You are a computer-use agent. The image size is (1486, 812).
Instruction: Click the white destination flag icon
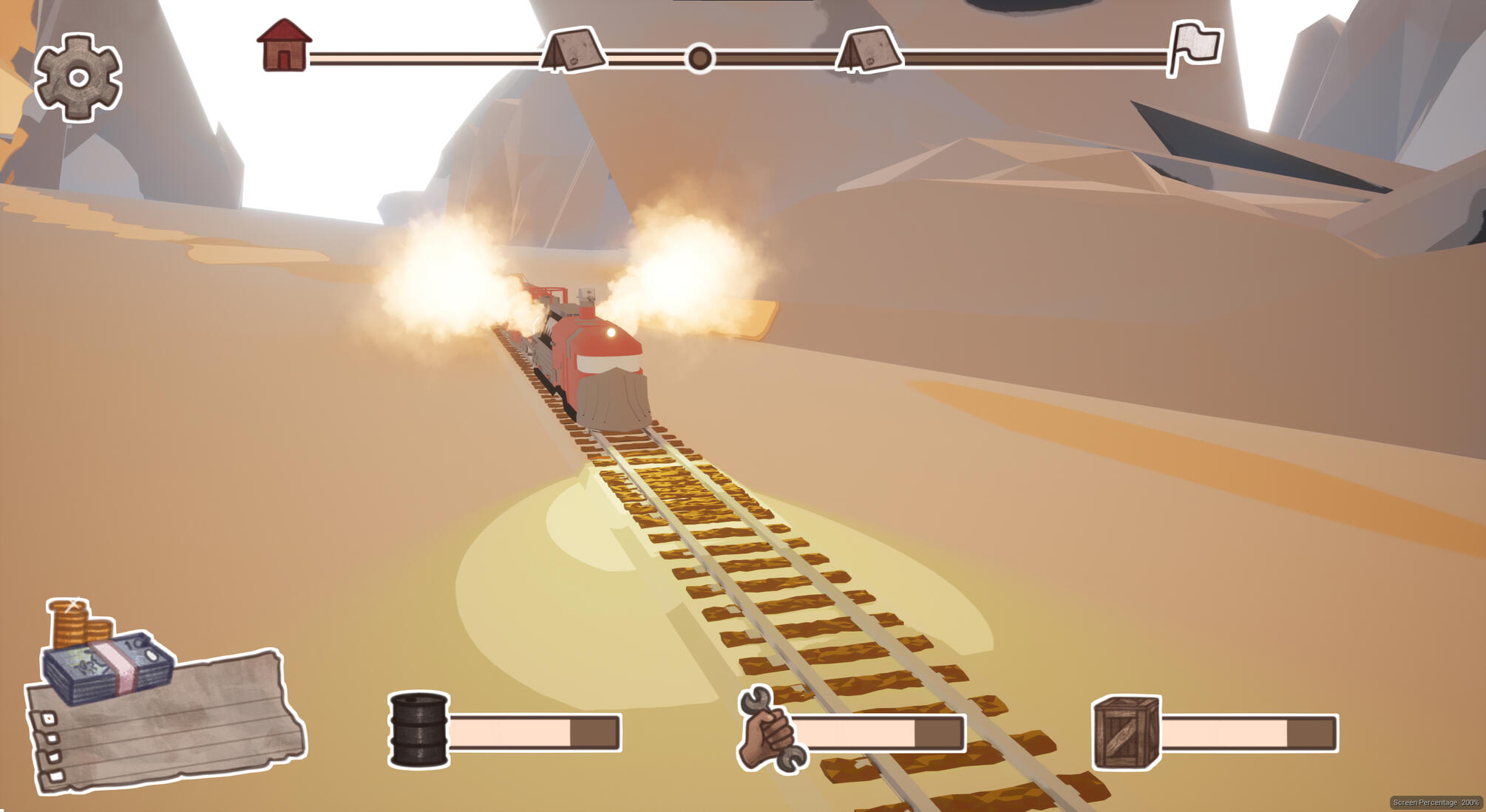(x=1194, y=47)
